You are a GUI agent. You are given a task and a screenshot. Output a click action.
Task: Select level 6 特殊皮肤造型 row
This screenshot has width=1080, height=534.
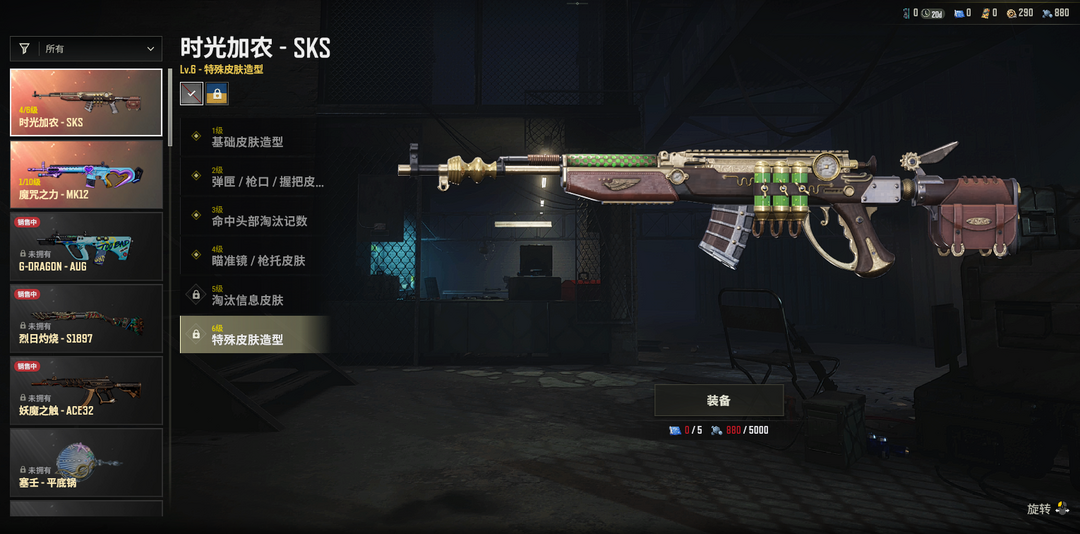tap(254, 335)
